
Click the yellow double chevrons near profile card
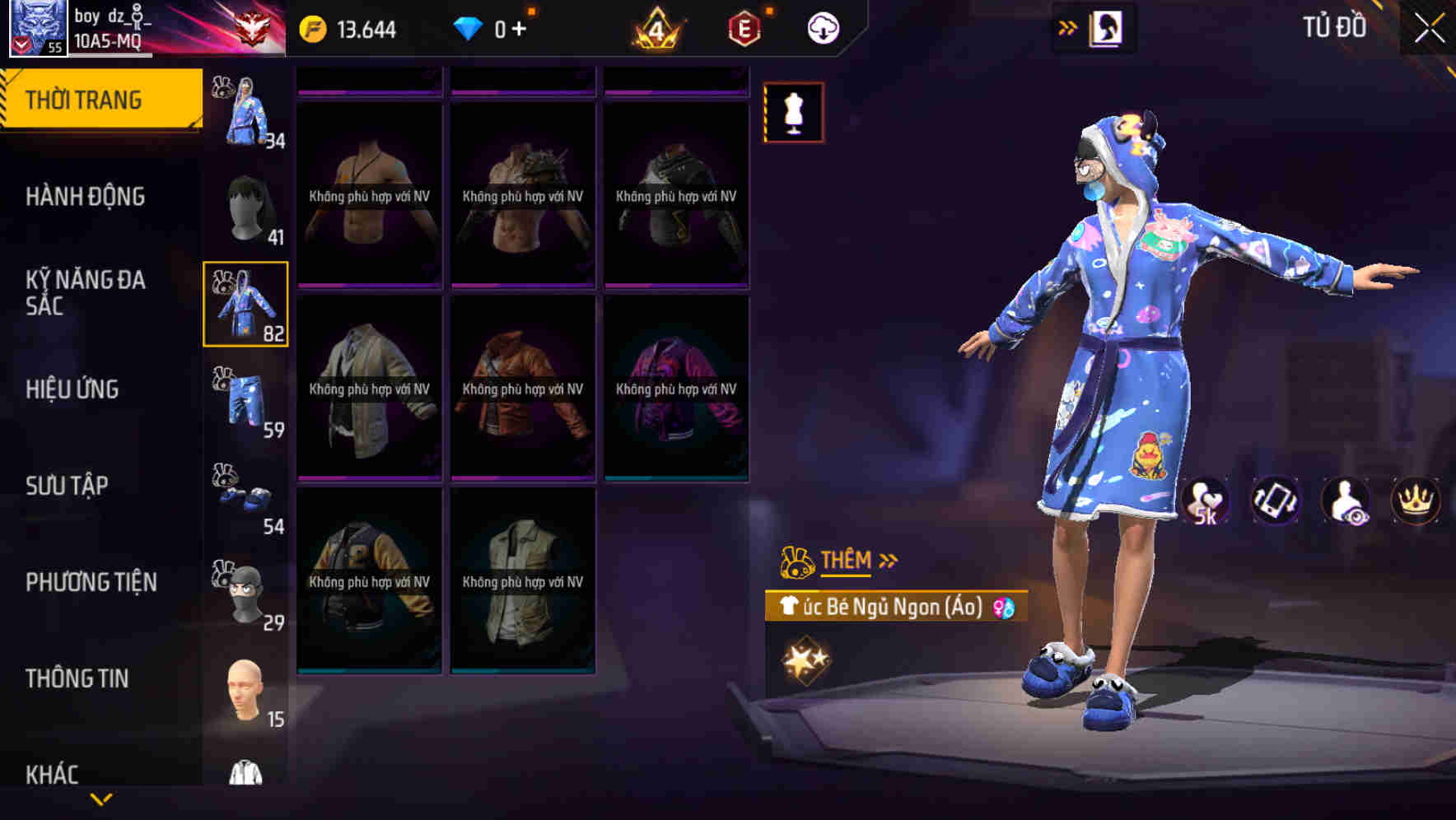pos(1068,26)
